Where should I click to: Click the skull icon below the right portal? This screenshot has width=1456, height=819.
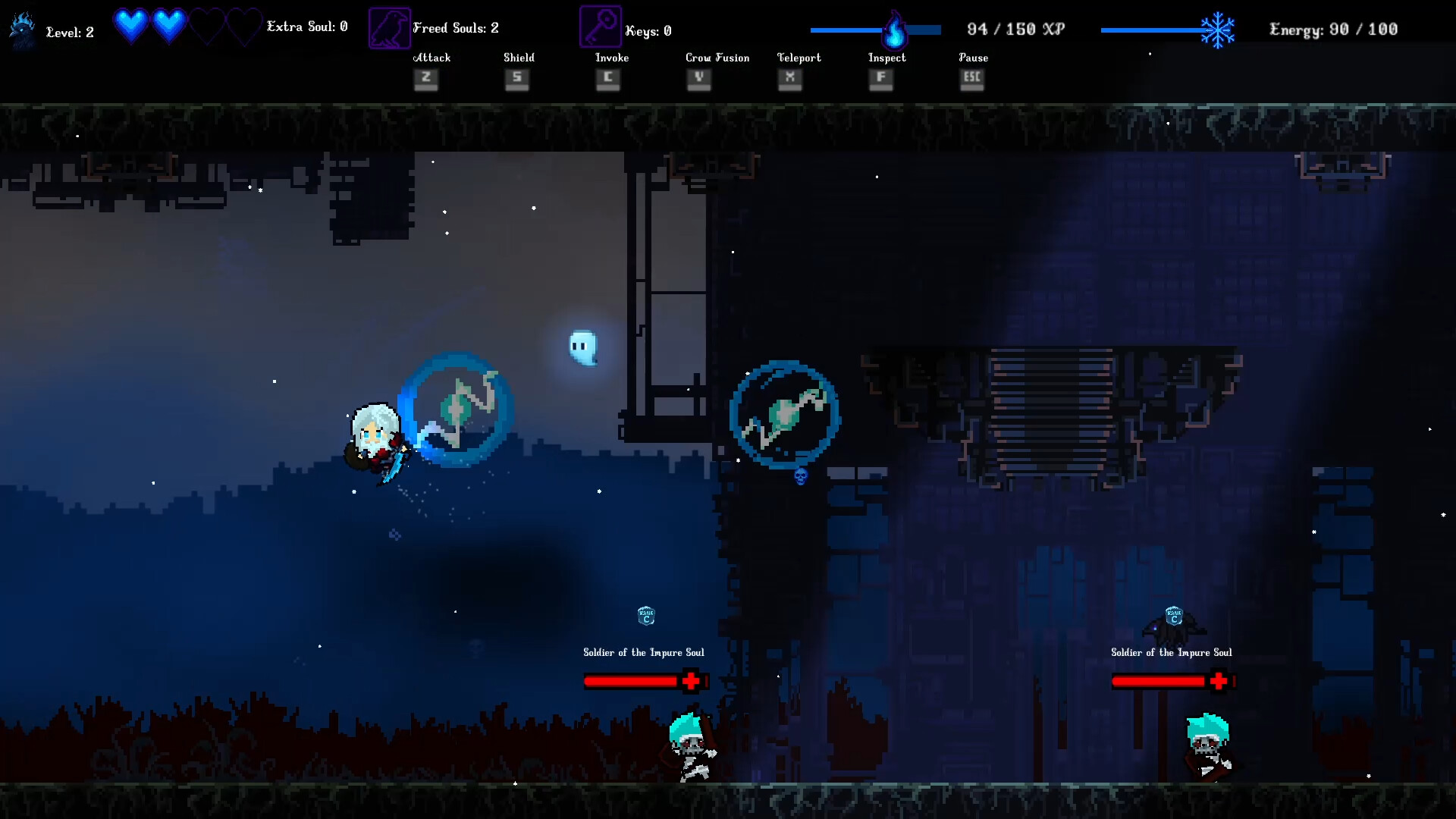(x=800, y=475)
